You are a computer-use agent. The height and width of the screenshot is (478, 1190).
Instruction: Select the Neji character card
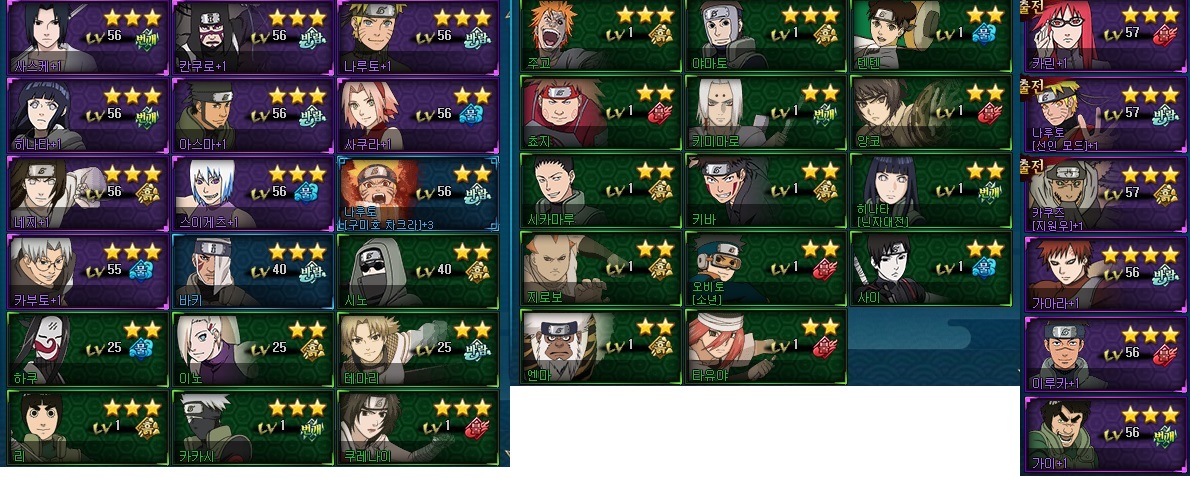click(x=86, y=193)
